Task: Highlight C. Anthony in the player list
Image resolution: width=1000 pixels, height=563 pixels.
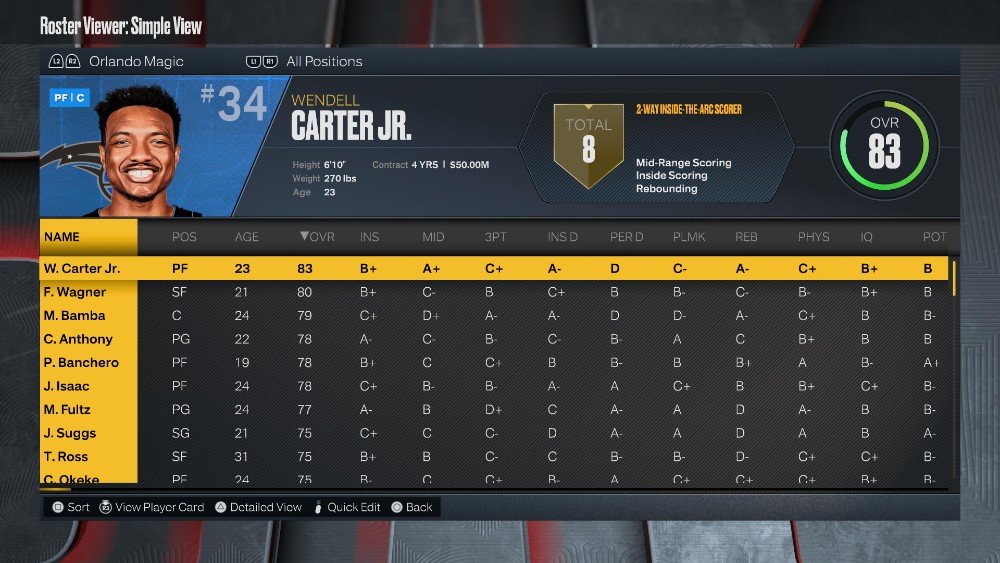Action: click(78, 339)
